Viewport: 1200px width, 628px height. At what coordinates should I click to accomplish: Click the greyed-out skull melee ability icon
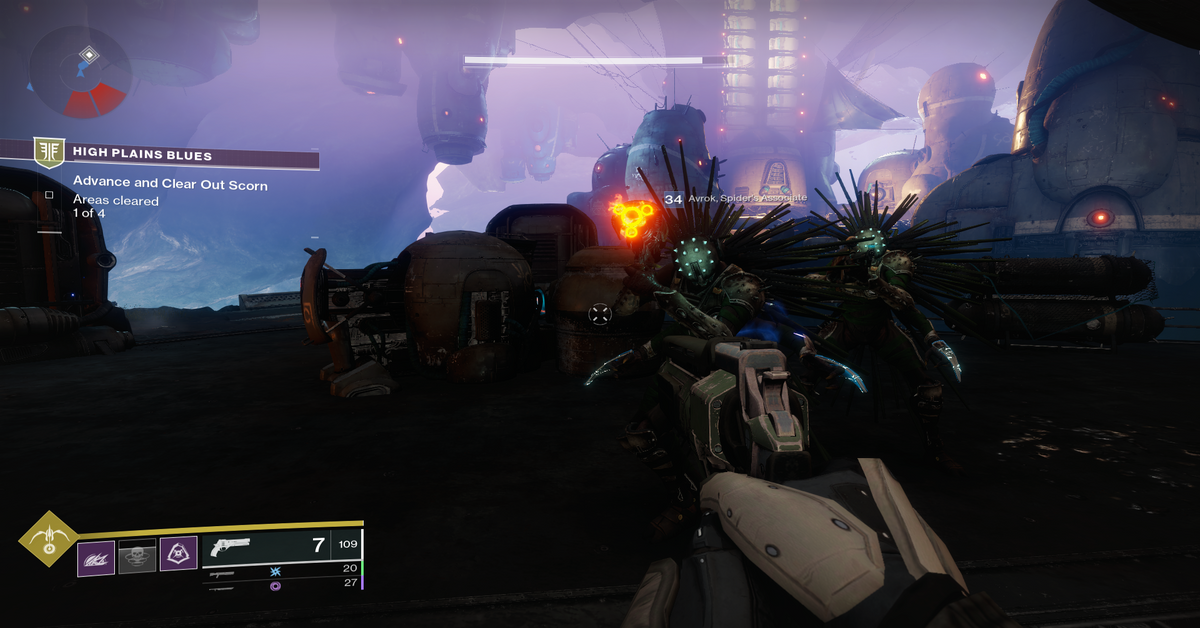pos(137,557)
